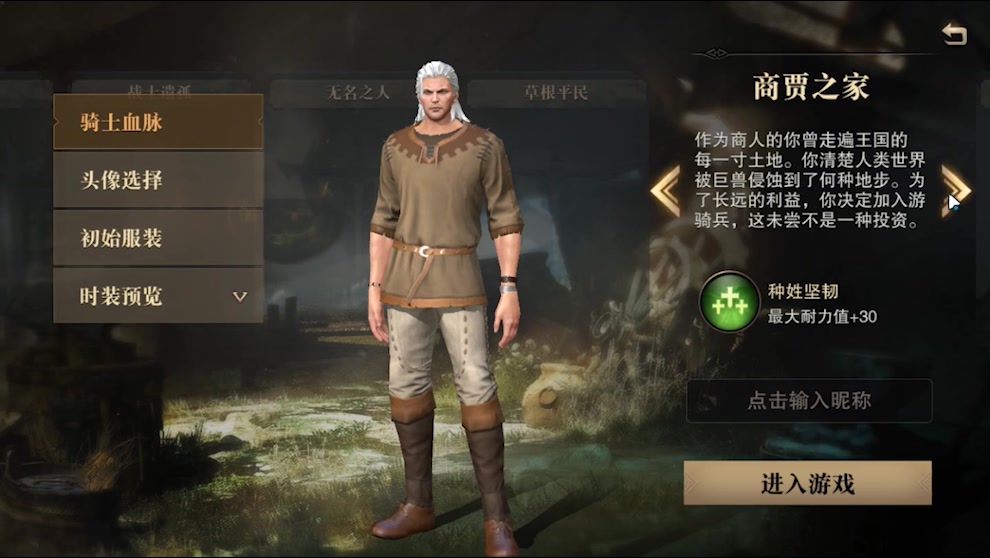Choose 头像选择 from the left menu

158,181
